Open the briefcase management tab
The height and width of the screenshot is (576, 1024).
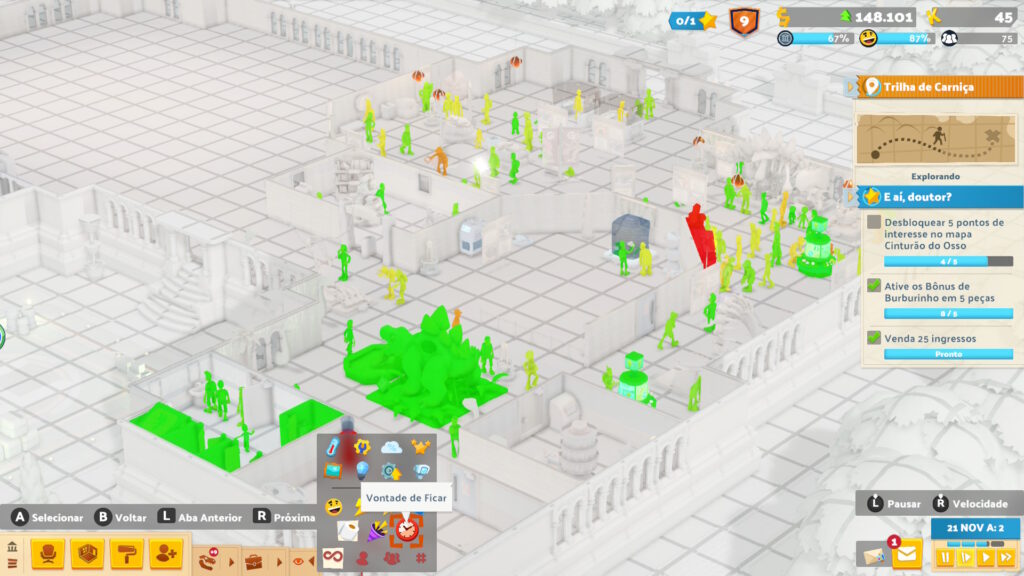pos(254,560)
